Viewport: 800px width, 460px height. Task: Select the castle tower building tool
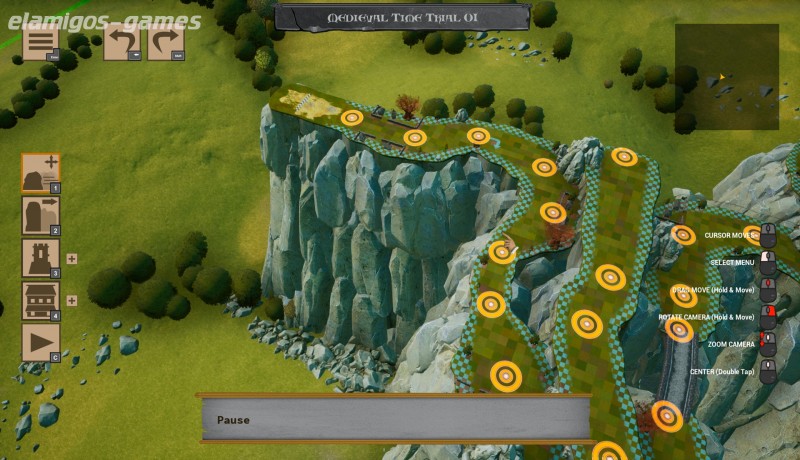41,258
